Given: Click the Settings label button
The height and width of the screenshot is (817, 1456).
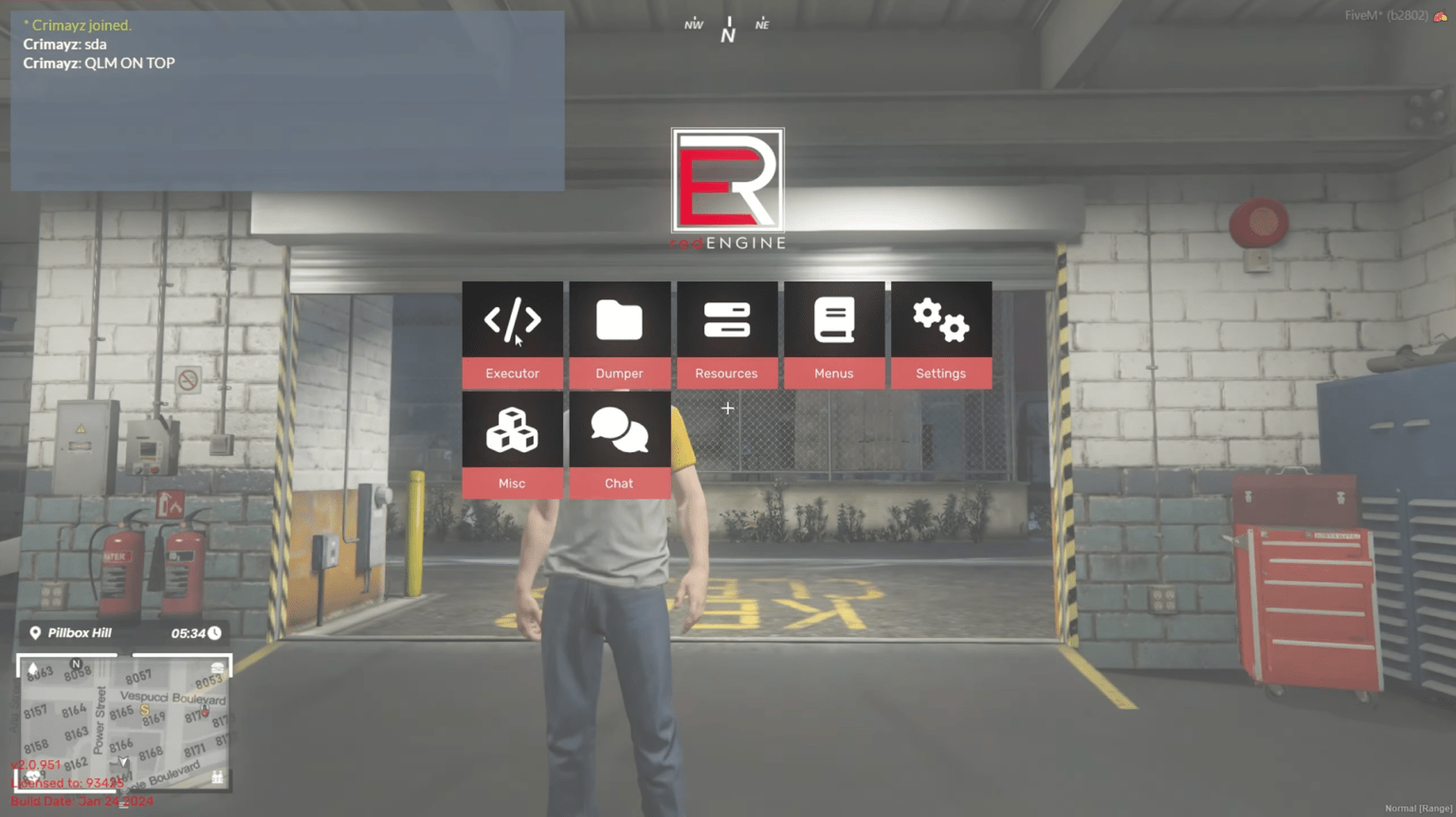Looking at the screenshot, I should 941,372.
